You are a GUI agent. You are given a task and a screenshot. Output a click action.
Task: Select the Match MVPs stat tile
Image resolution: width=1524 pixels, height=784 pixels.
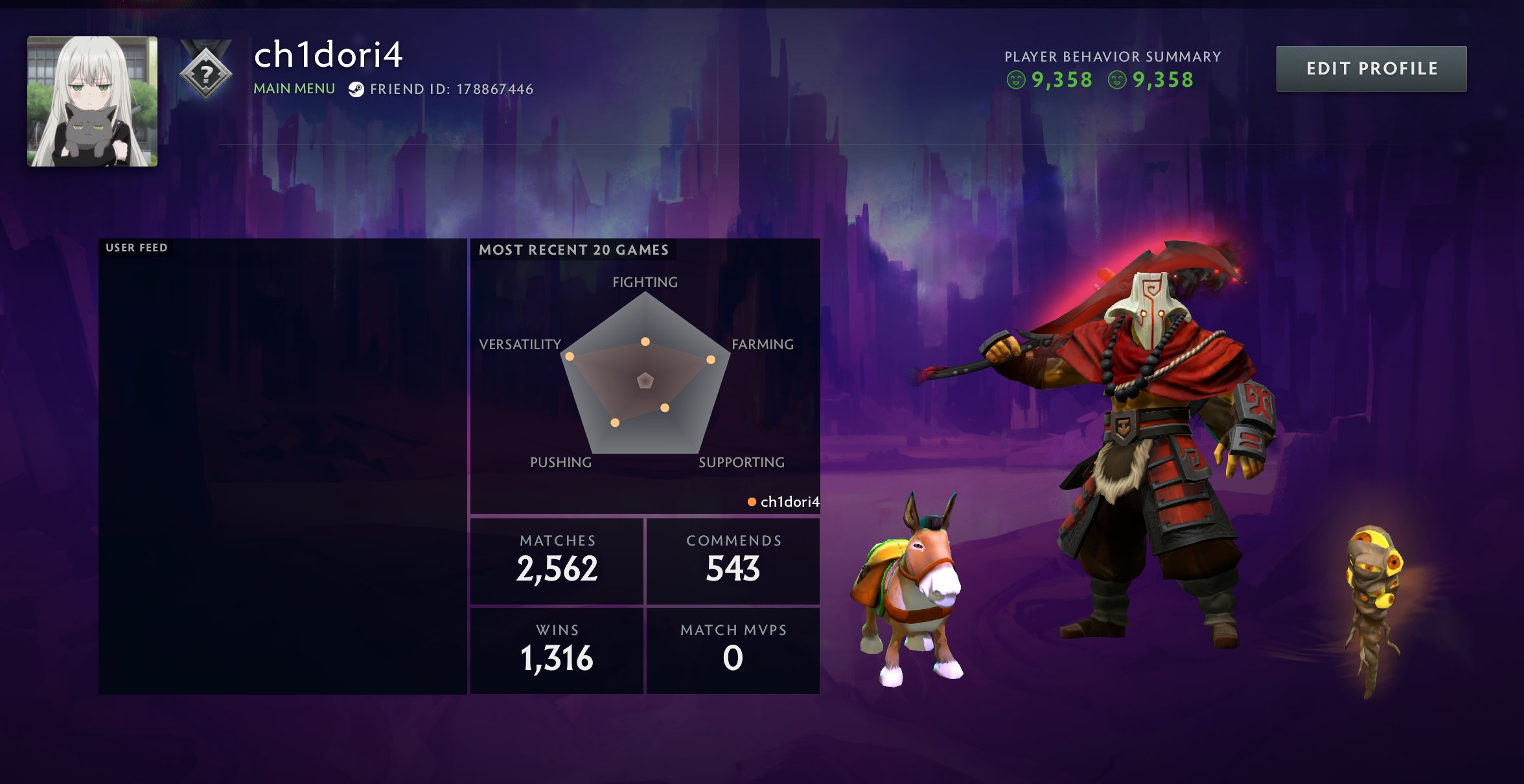[x=733, y=650]
